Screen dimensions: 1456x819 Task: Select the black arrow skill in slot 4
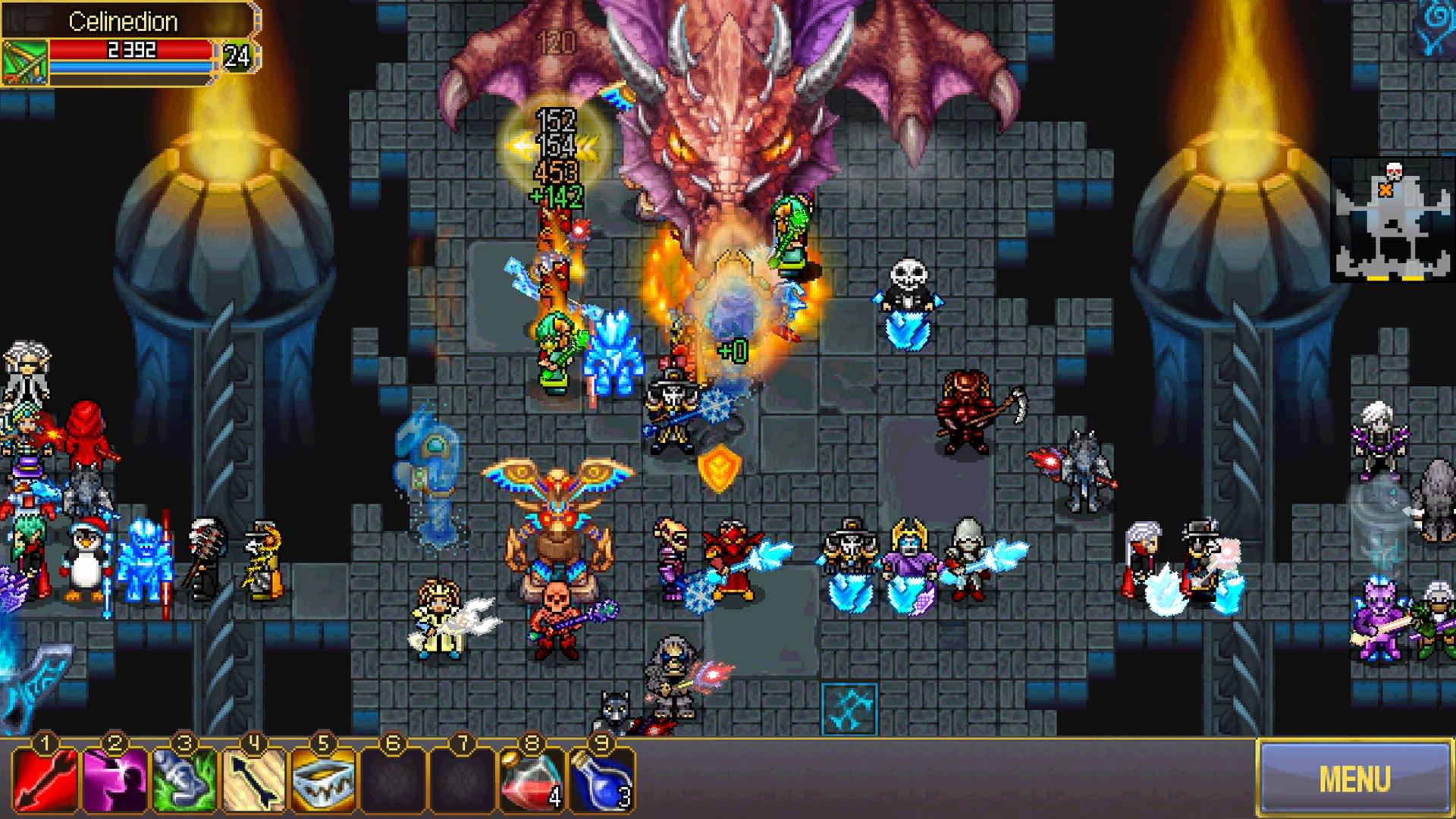[x=253, y=780]
